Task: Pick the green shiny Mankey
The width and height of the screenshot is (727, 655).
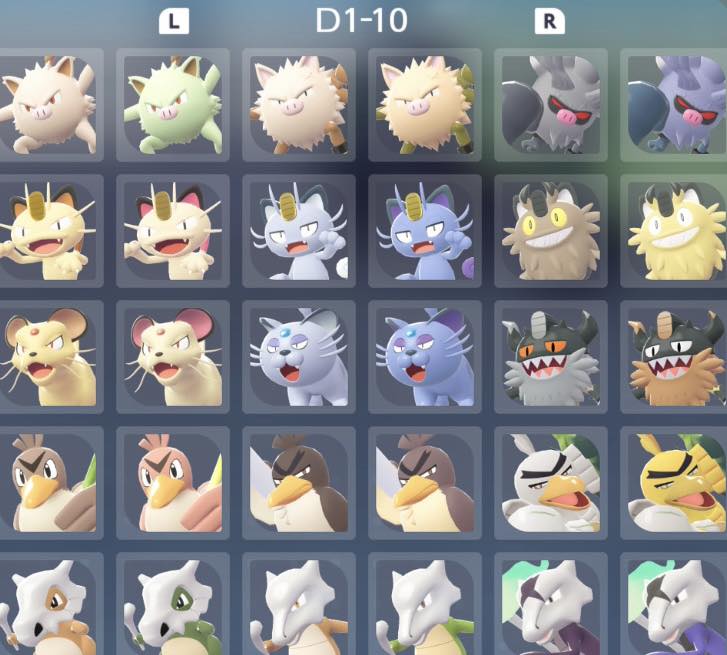Action: click(172, 106)
